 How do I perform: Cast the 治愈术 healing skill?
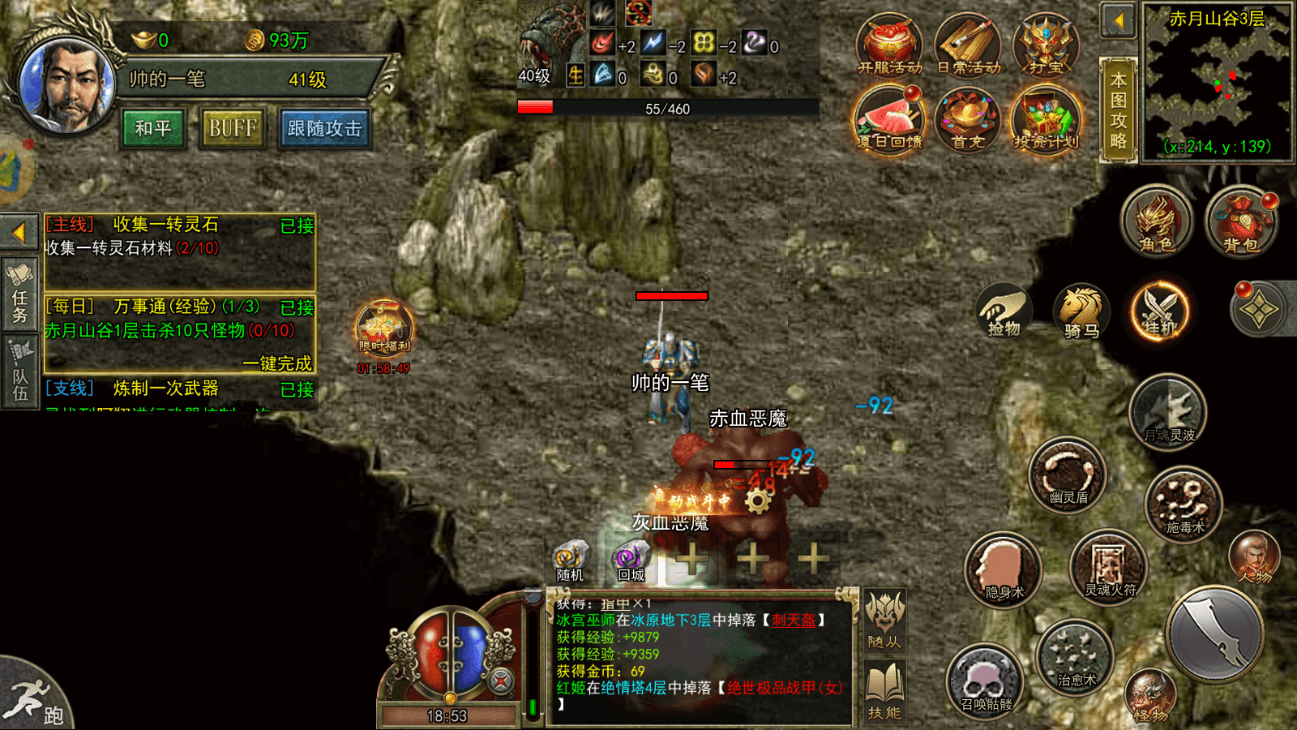(1075, 657)
